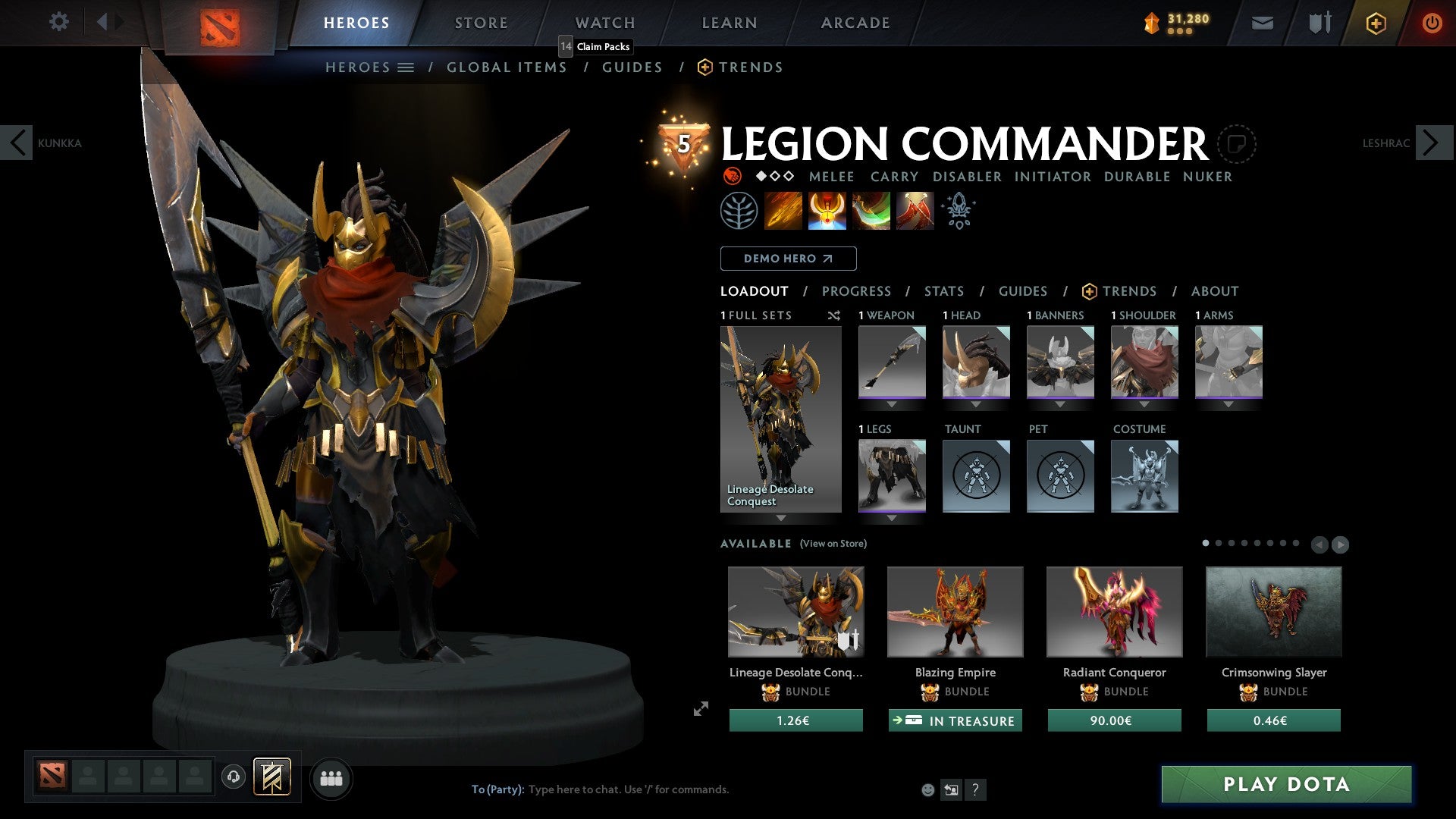This screenshot has height=819, width=1456.
Task: Open the Overwhelming Odds ability icon
Action: [784, 211]
